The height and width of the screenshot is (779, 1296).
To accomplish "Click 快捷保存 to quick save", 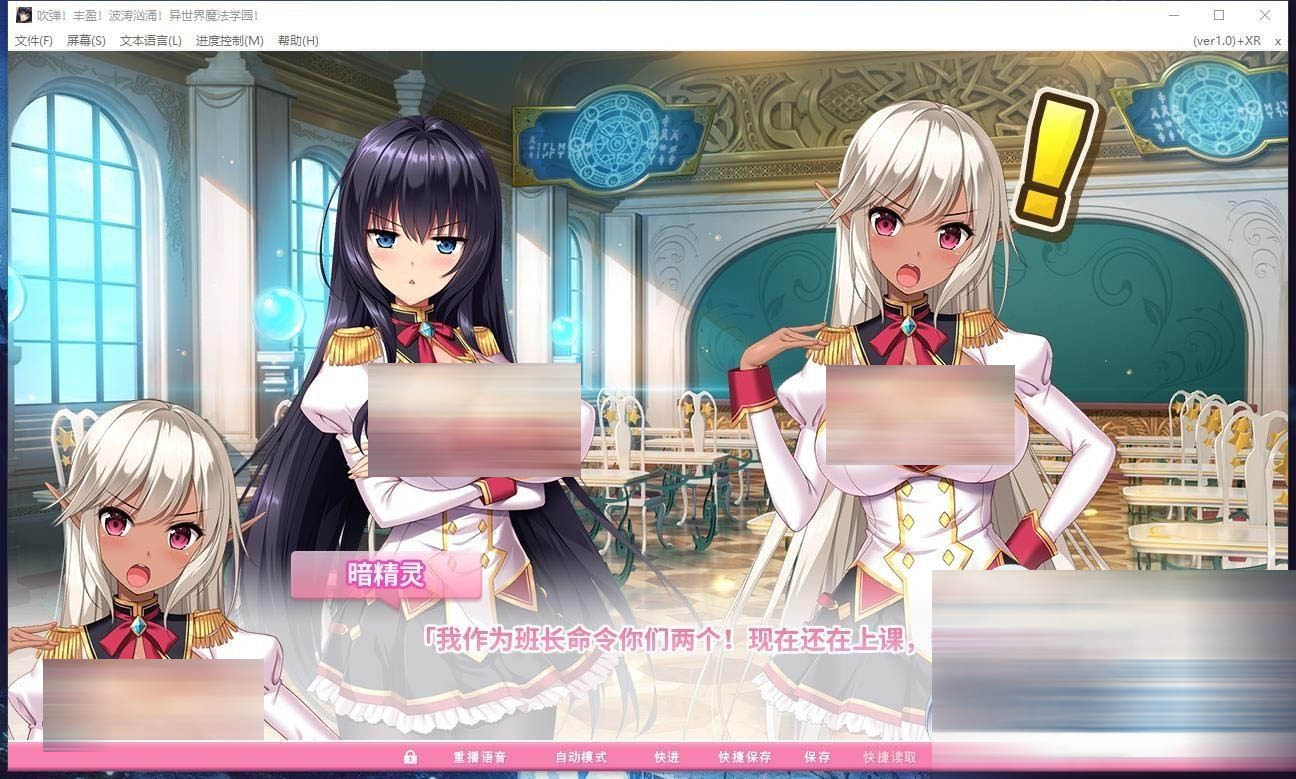I will pyautogui.click(x=744, y=757).
